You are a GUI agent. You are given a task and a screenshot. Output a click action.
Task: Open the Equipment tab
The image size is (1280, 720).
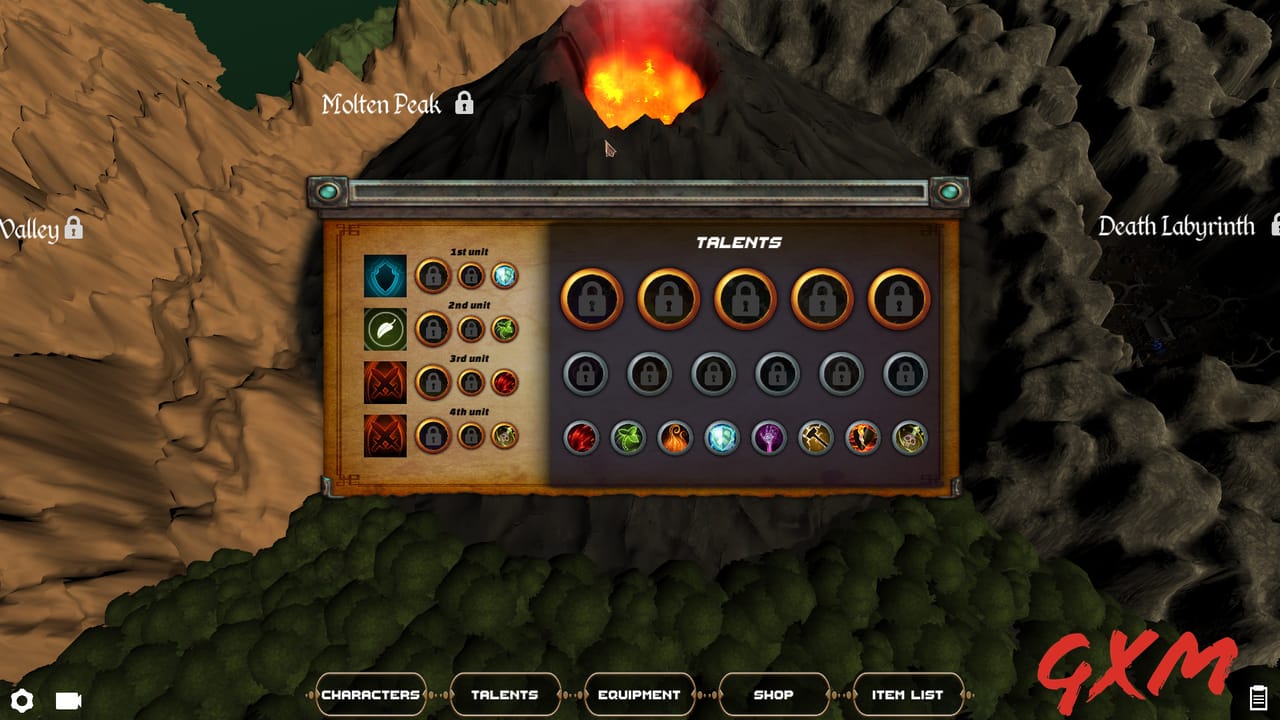(639, 693)
